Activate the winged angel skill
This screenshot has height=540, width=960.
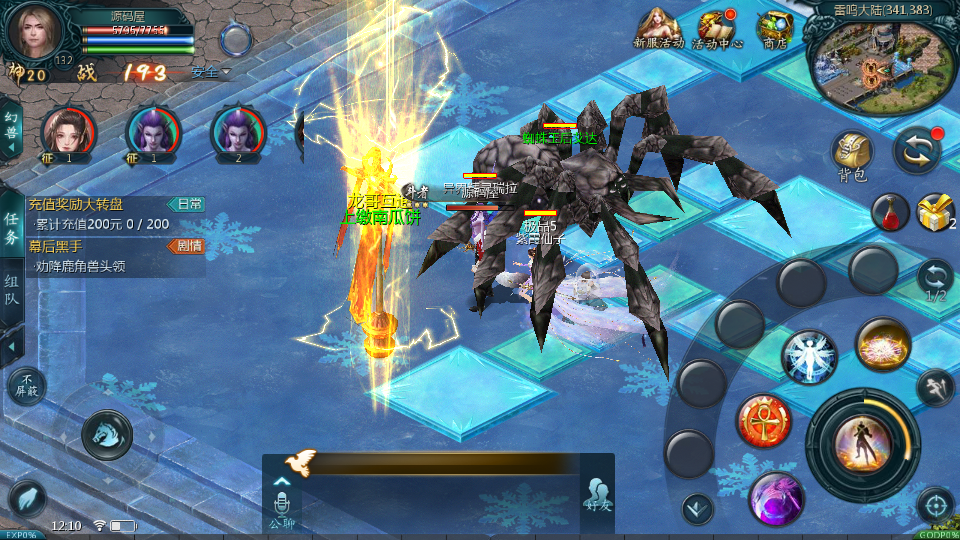coord(809,357)
